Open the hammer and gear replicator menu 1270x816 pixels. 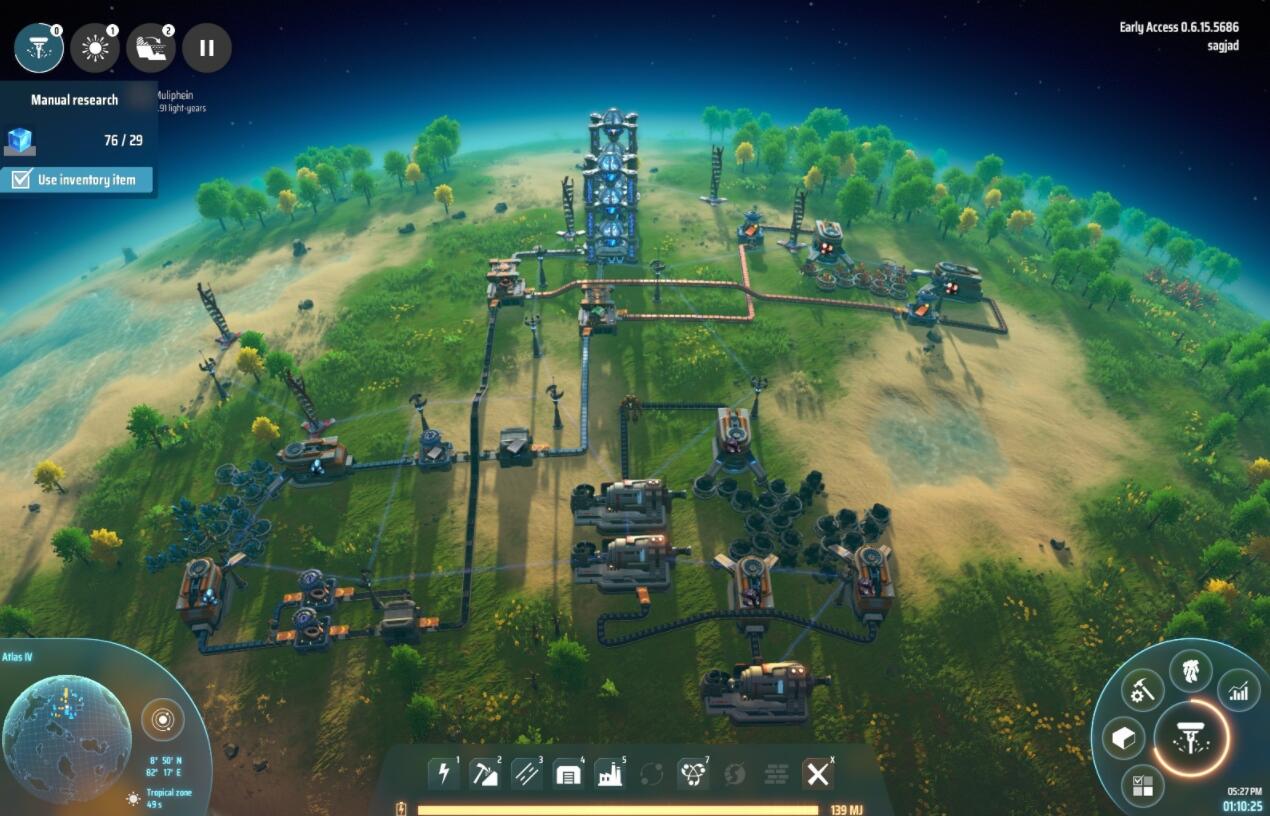[x=1142, y=689]
